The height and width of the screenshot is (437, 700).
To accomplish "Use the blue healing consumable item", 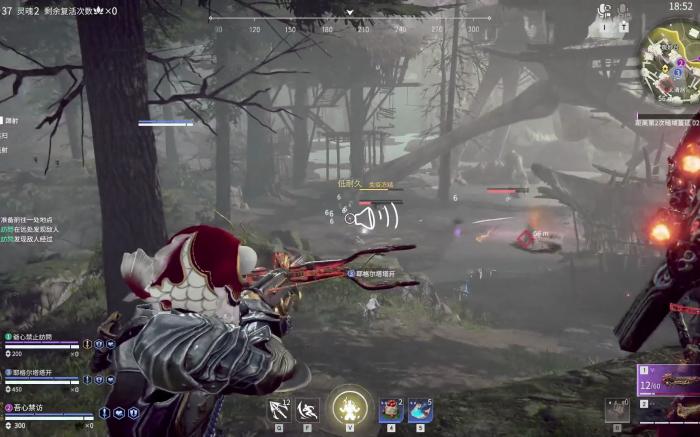I will [x=420, y=409].
